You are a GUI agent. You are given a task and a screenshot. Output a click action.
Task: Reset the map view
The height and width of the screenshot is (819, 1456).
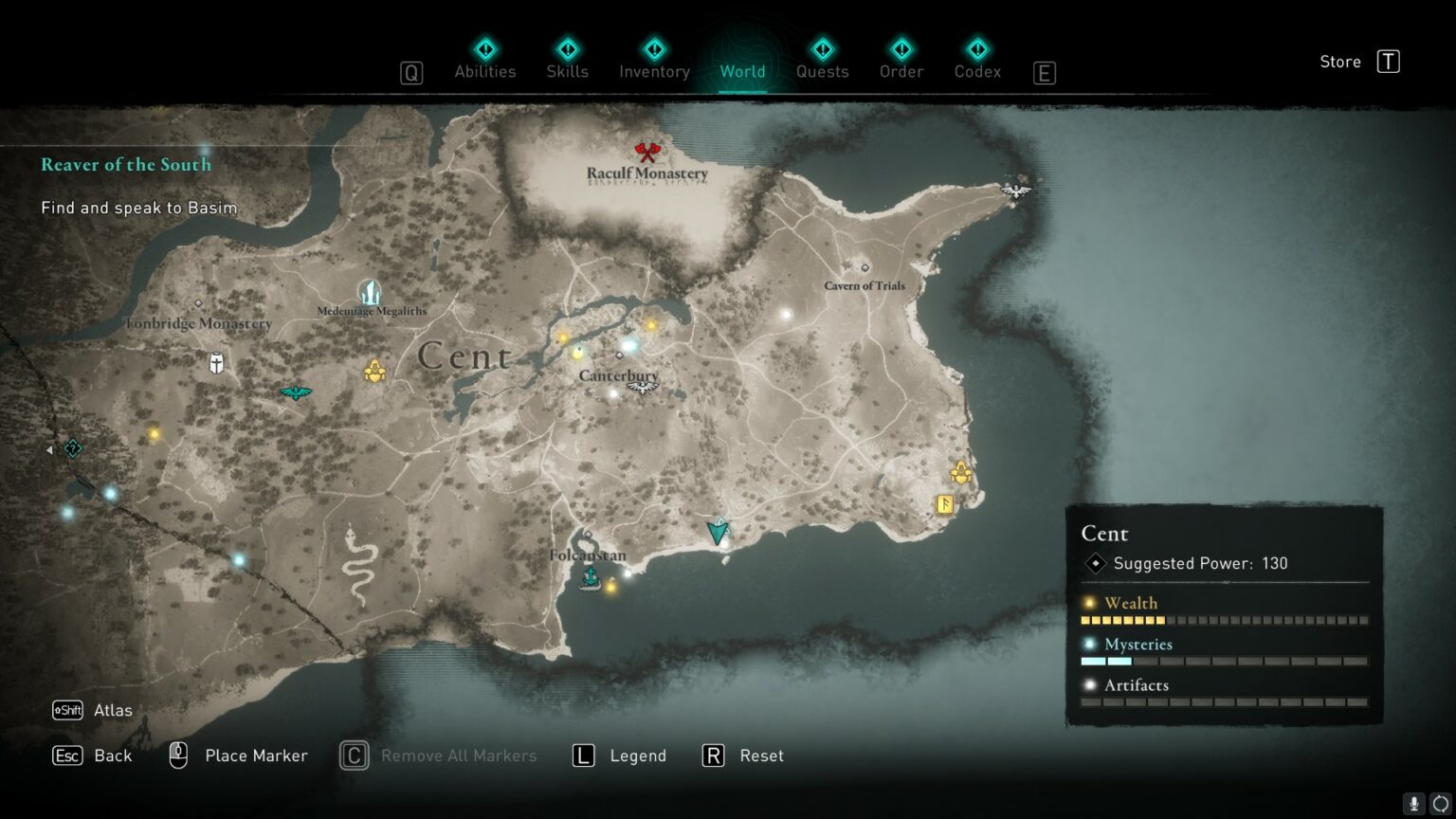[761, 755]
